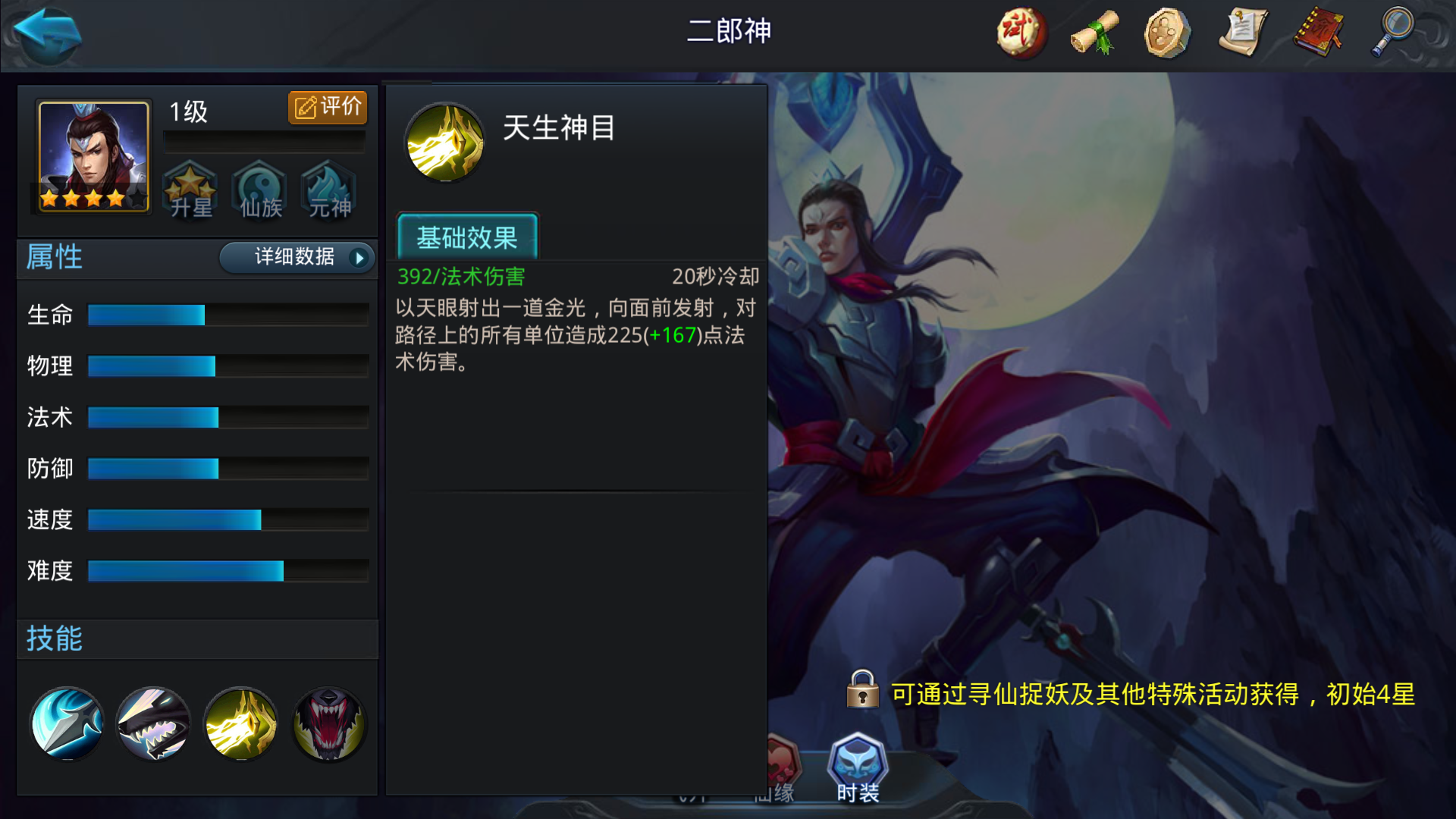The height and width of the screenshot is (819, 1456).
Task: Select the 元神 flame icon
Action: [x=328, y=192]
